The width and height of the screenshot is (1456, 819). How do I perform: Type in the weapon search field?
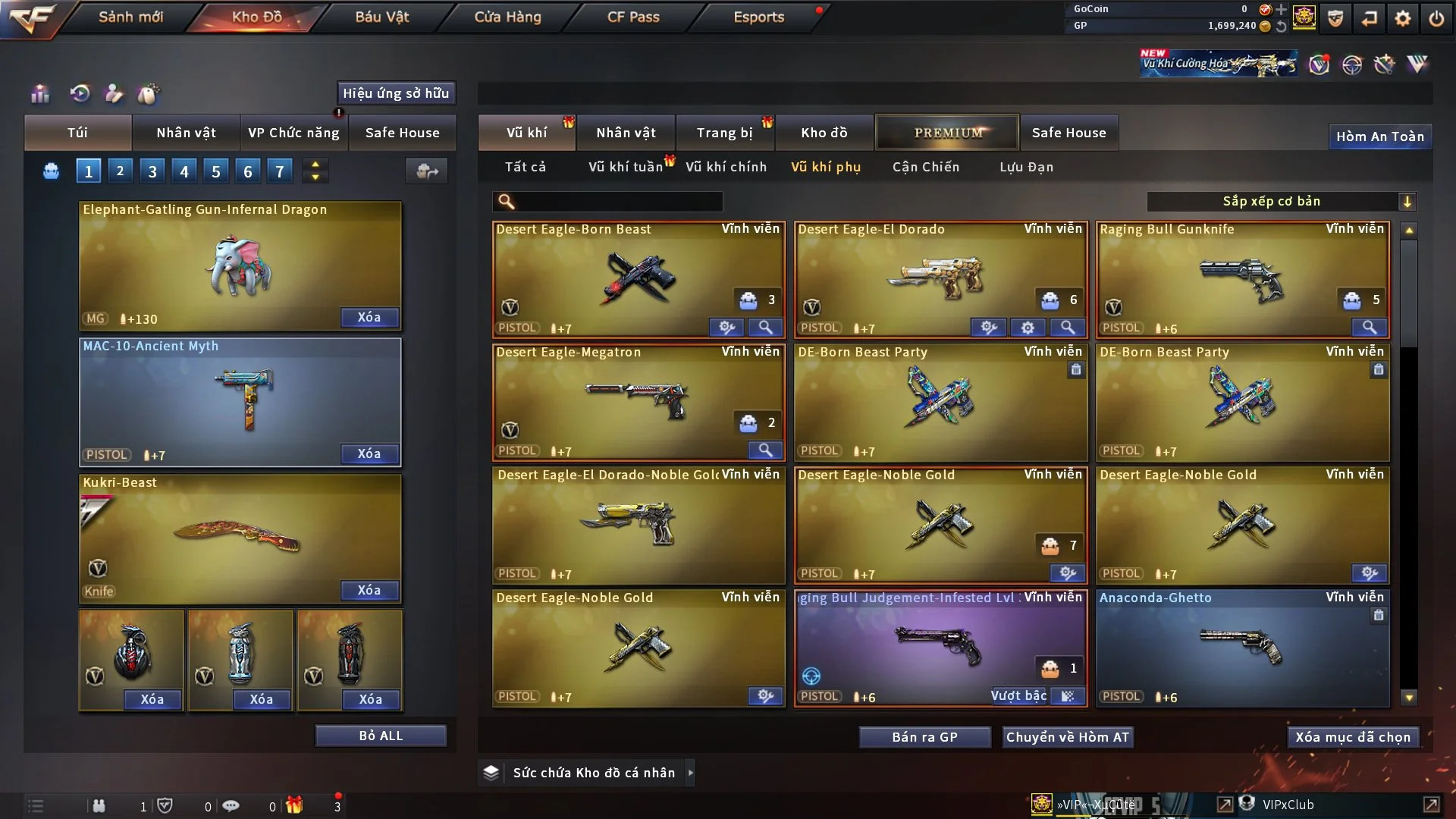tap(618, 202)
